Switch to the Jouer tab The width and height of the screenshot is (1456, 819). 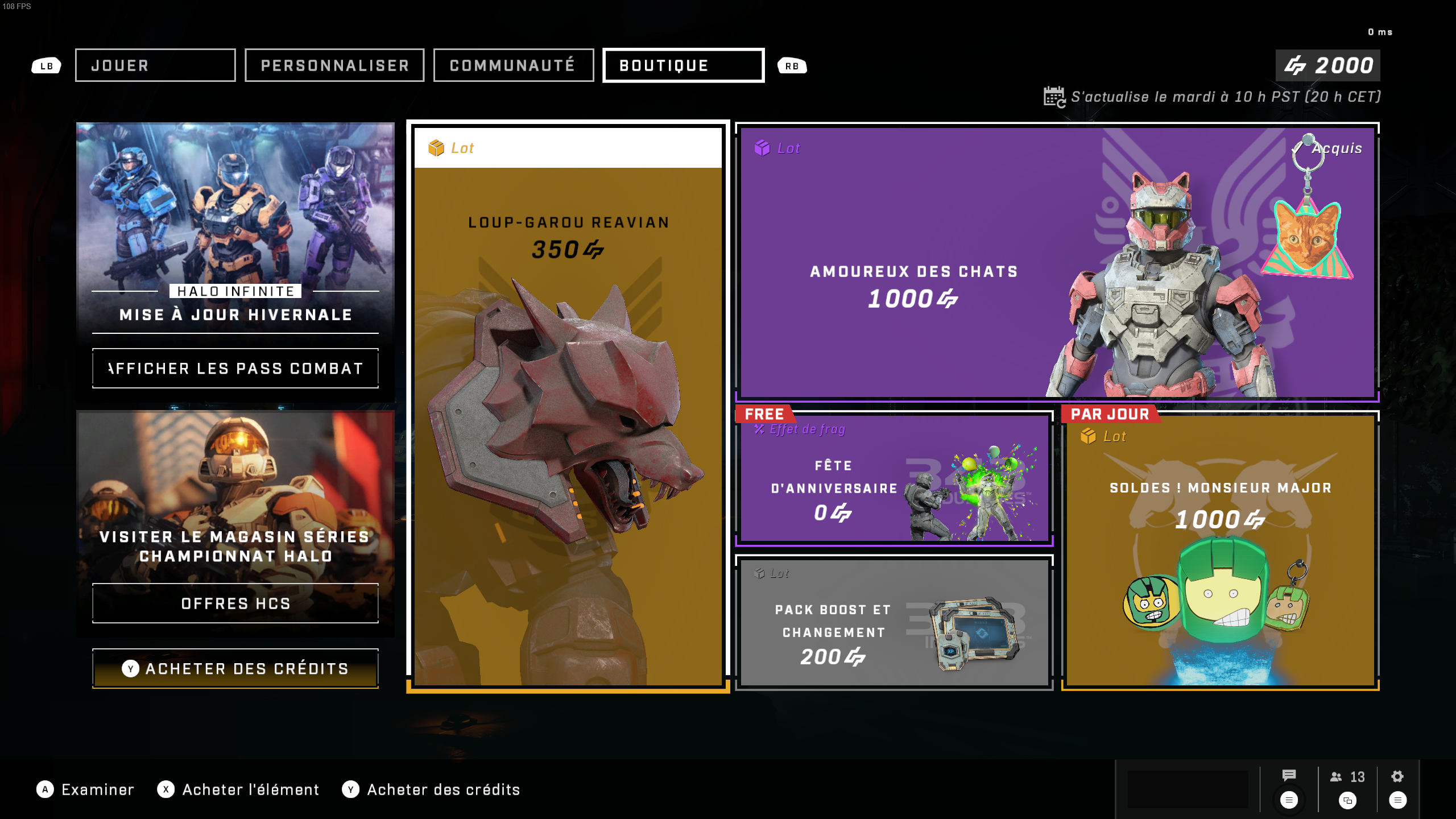point(155,65)
